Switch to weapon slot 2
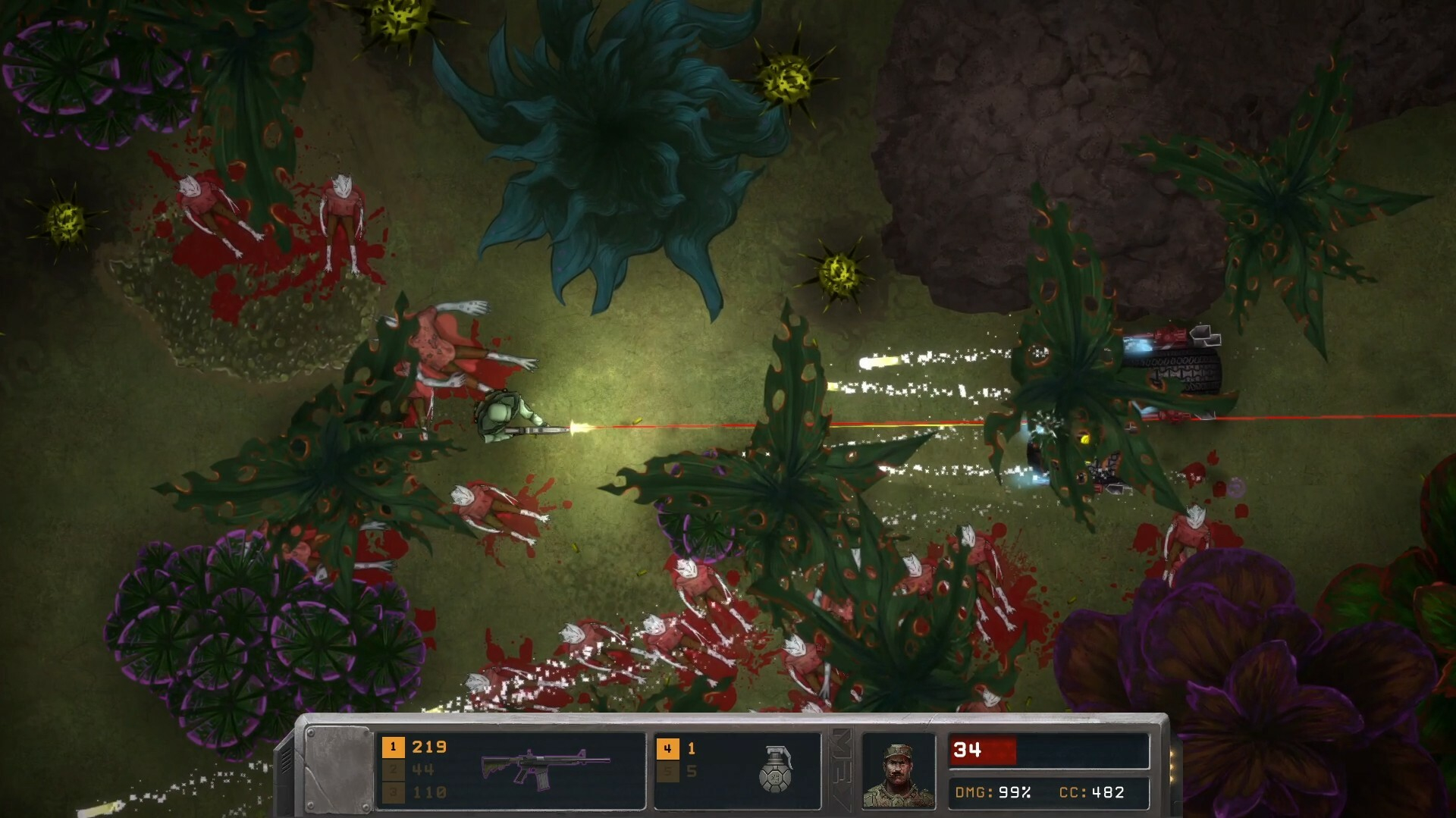The image size is (1456, 818). [393, 770]
